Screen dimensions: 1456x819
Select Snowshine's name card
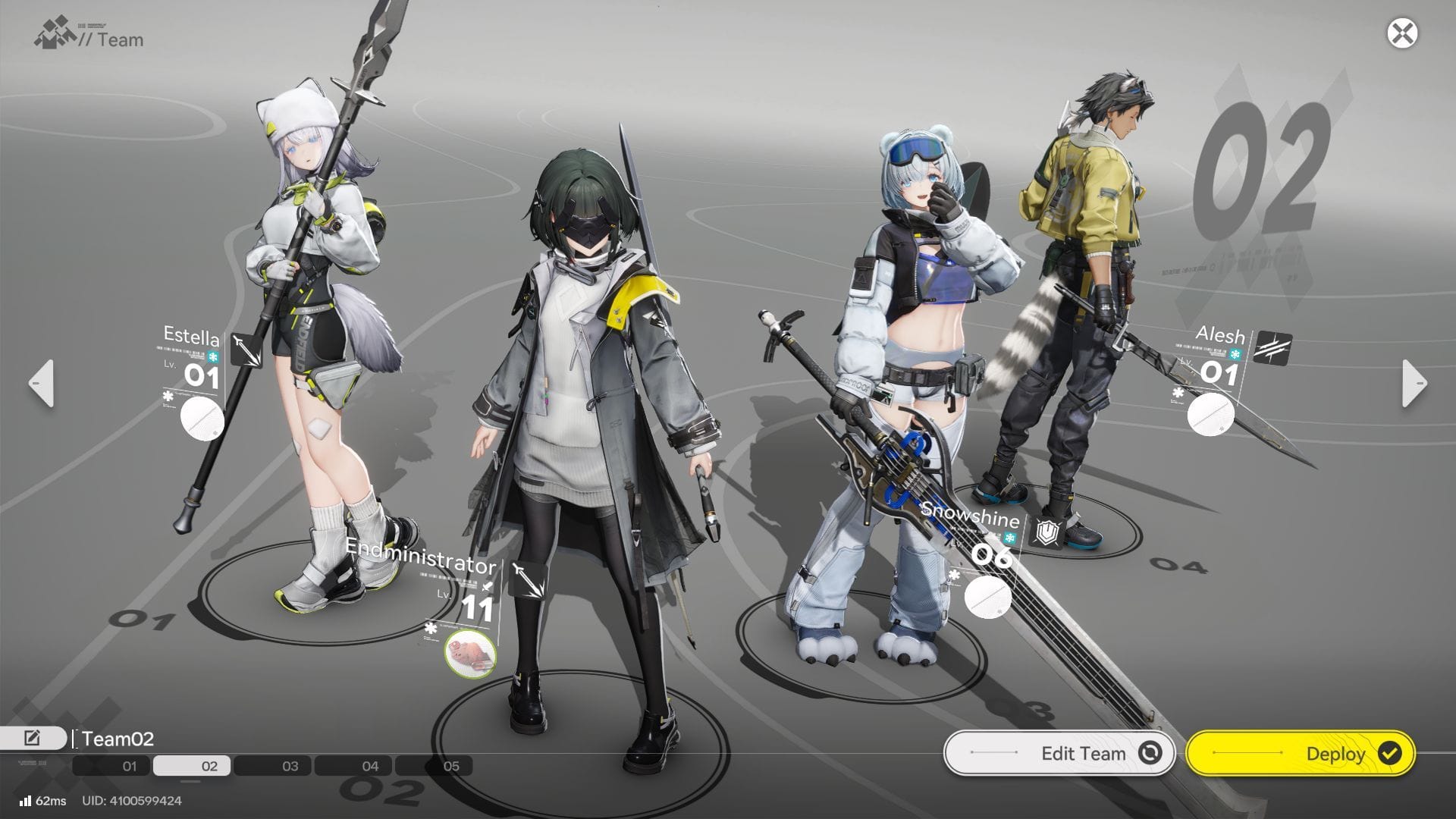[970, 517]
